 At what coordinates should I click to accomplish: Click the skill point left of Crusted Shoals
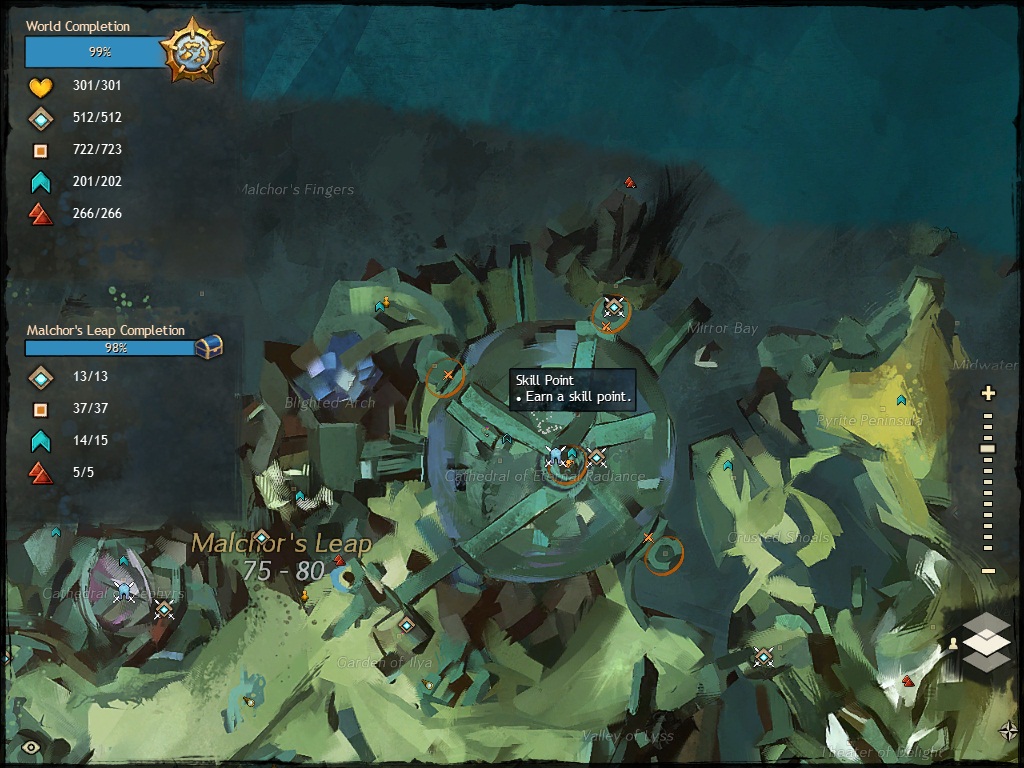tap(727, 465)
